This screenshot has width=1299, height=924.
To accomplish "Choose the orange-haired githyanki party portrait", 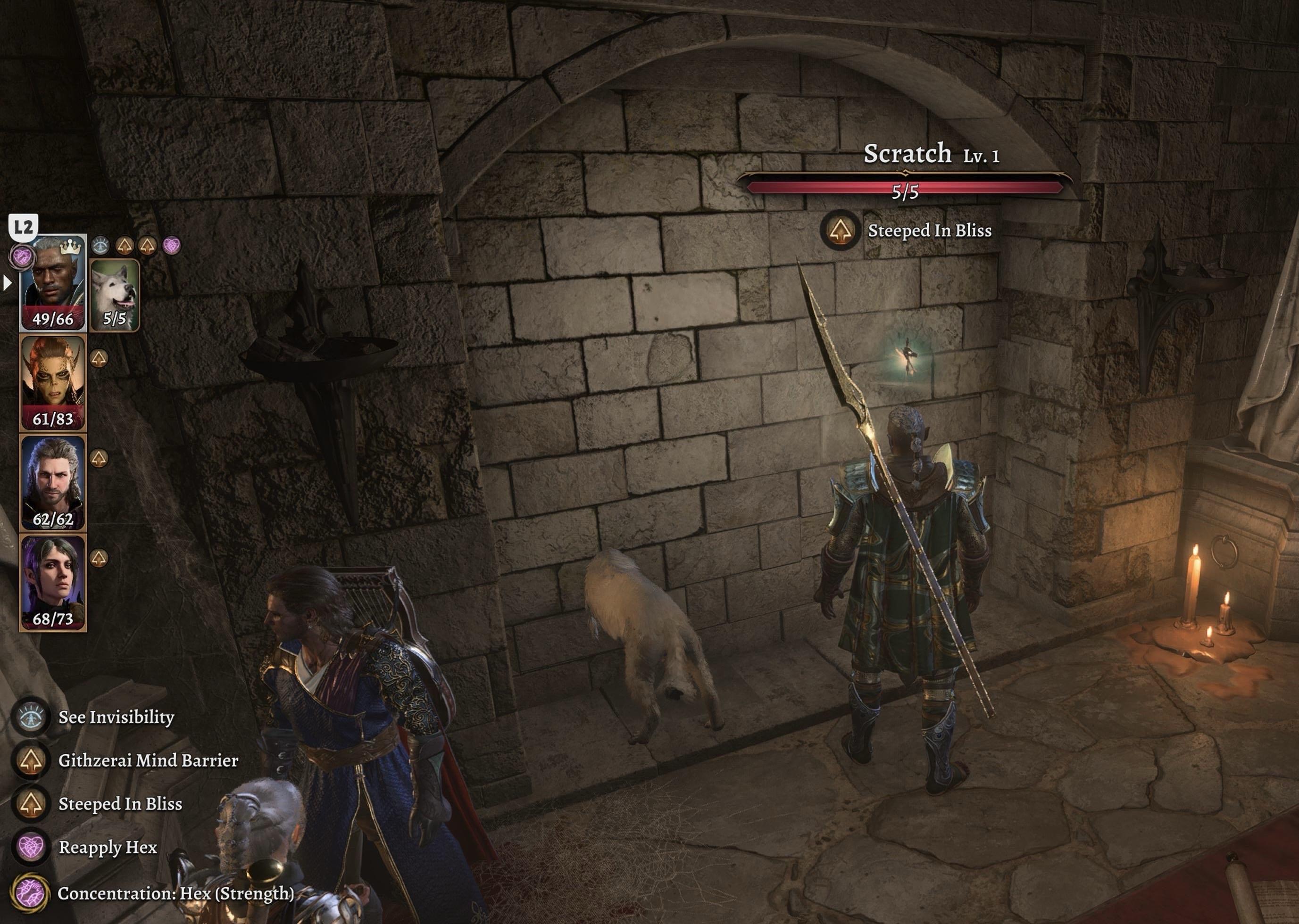I will pyautogui.click(x=53, y=382).
